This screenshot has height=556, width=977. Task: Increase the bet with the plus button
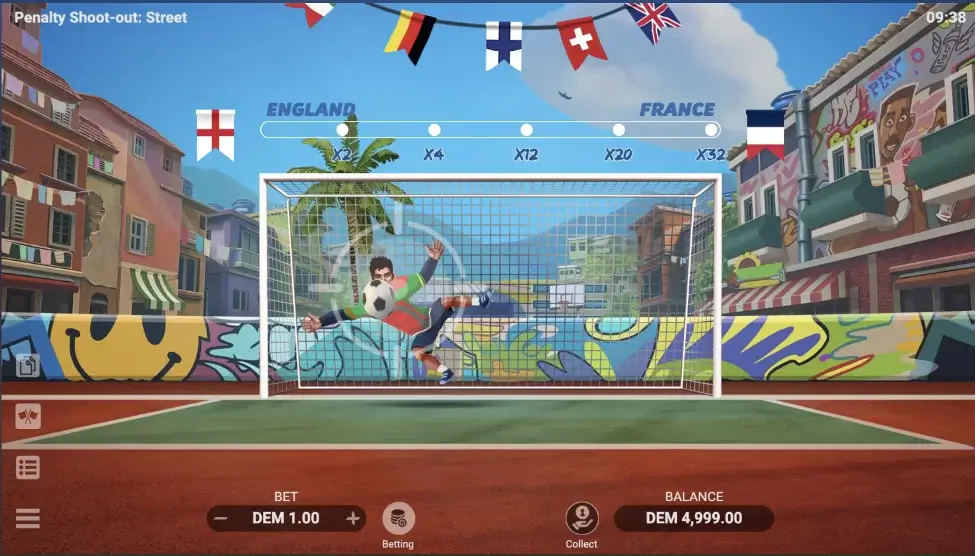[352, 518]
